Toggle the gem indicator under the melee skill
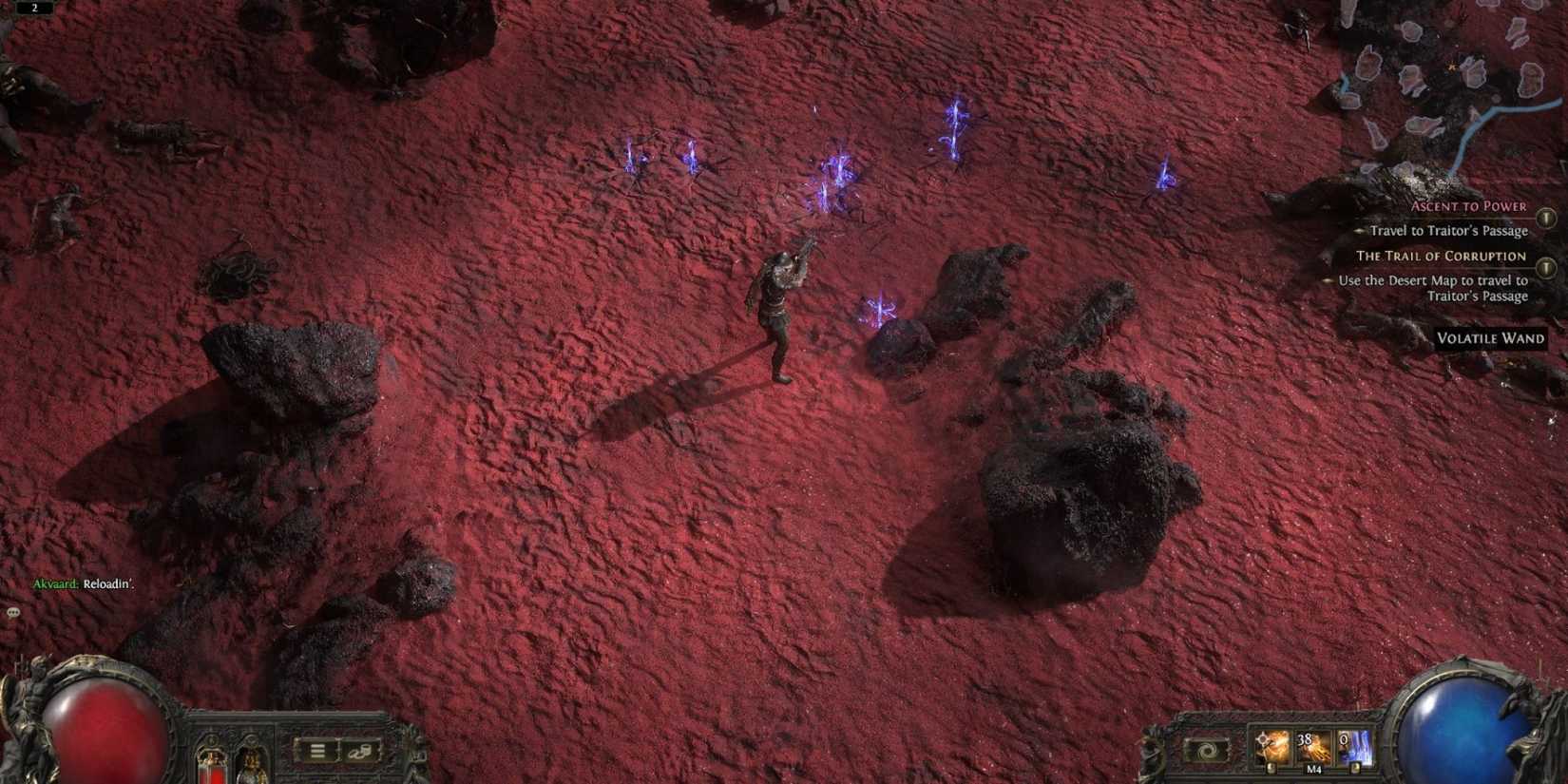 tap(1272, 768)
